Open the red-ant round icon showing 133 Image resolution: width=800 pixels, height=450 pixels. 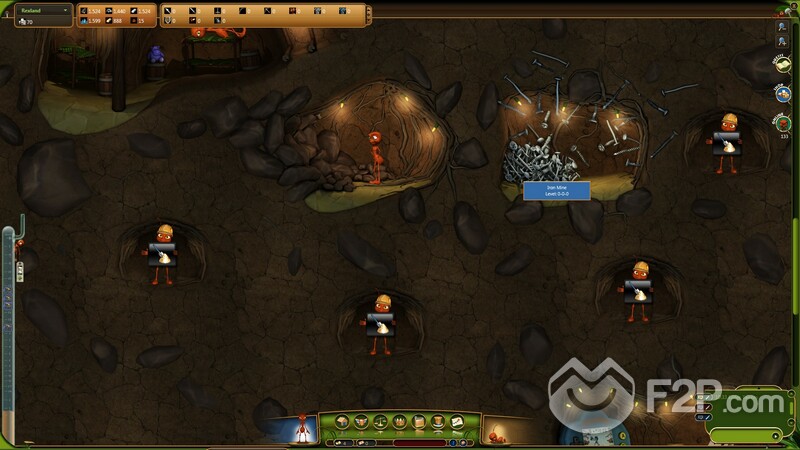pyautogui.click(x=783, y=124)
